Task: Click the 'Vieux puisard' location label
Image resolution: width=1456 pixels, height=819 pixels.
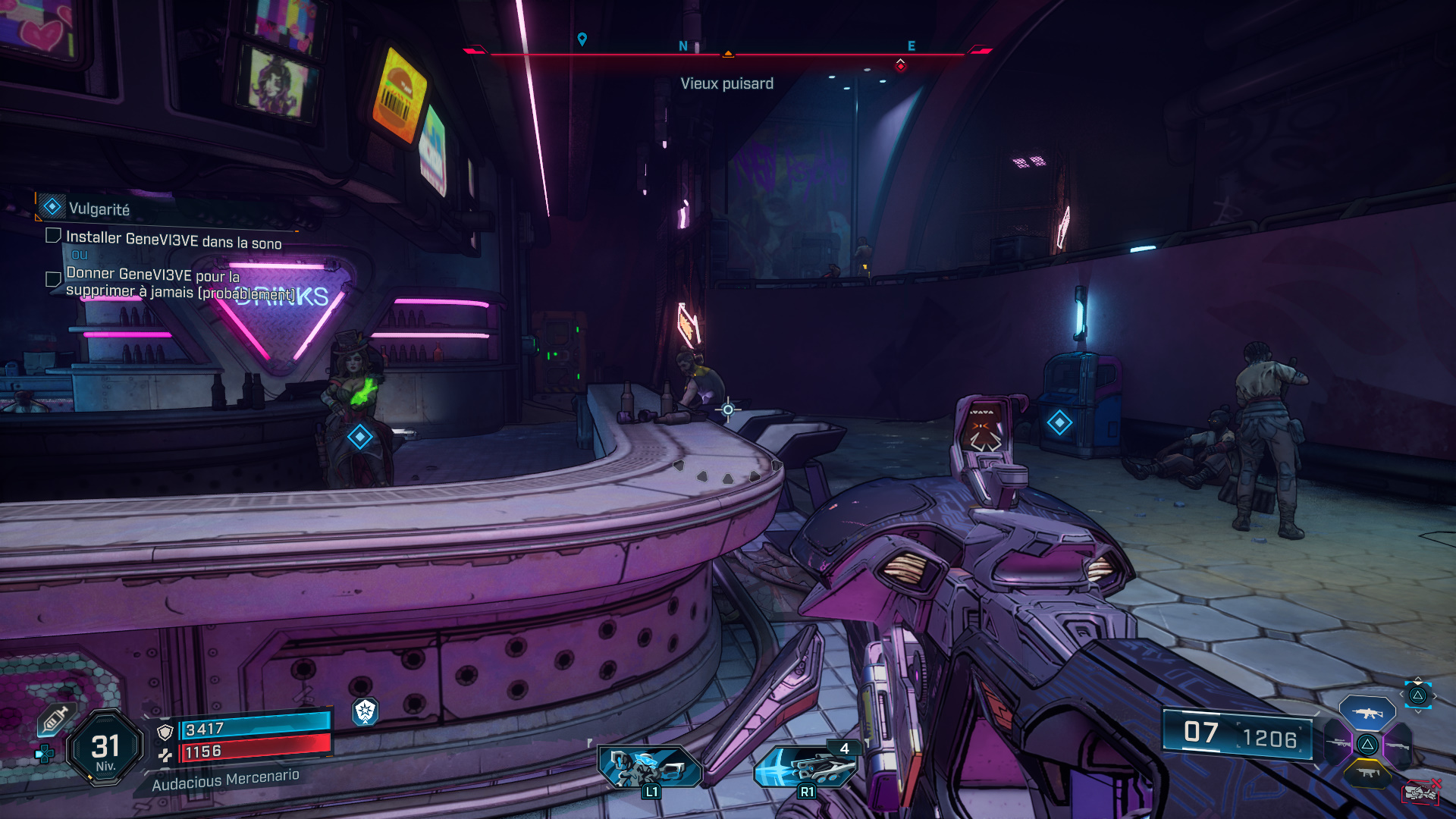Action: [x=728, y=83]
